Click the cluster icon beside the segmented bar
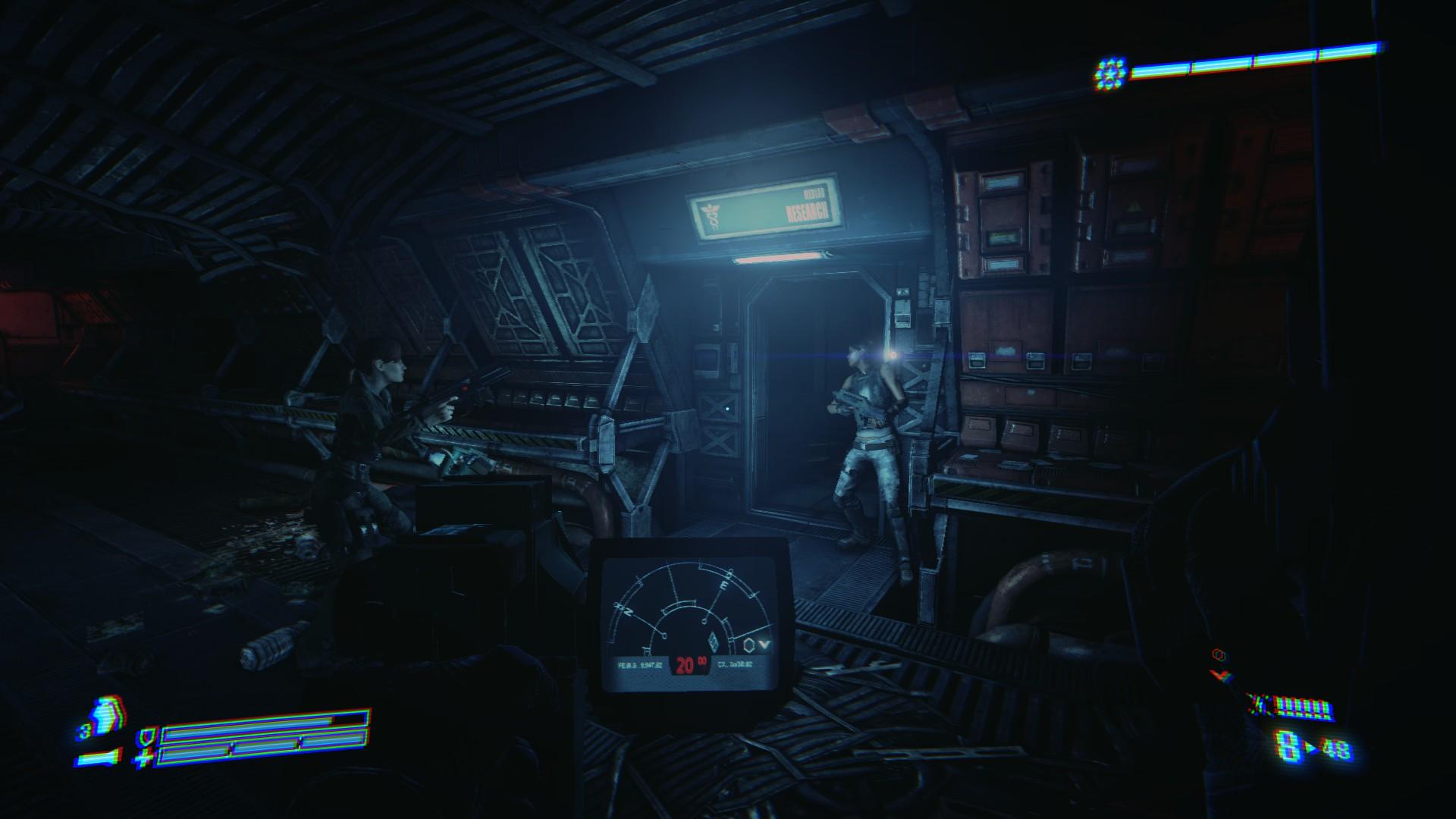This screenshot has height=819, width=1456. (x=1111, y=73)
